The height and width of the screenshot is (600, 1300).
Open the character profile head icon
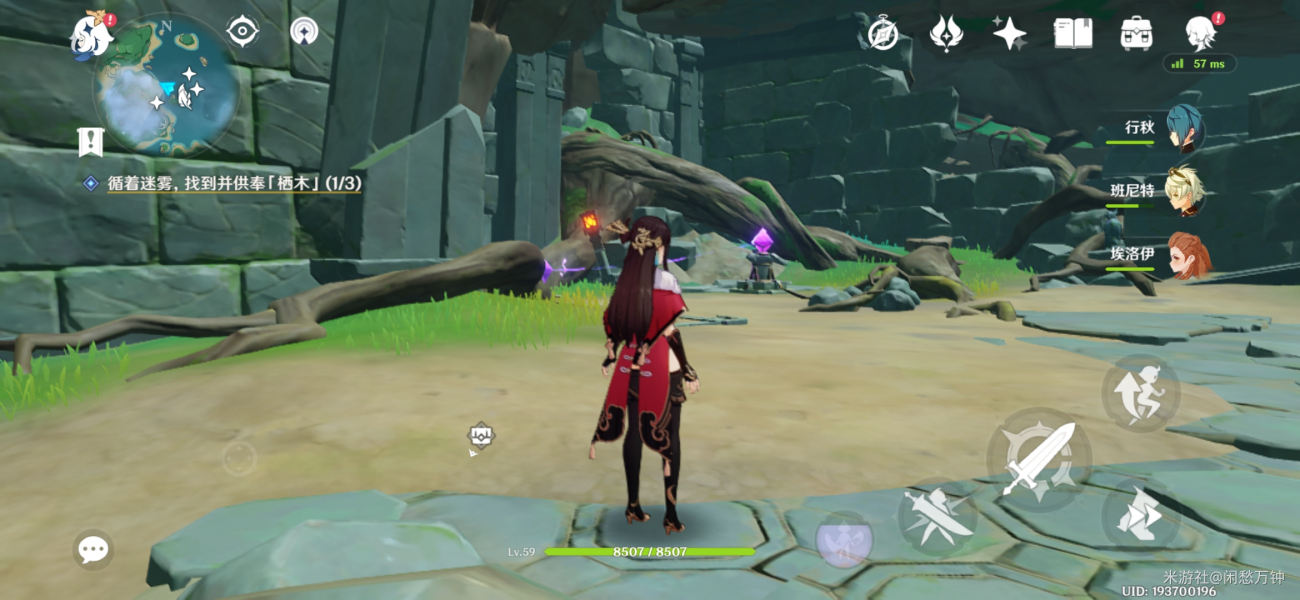point(1200,34)
